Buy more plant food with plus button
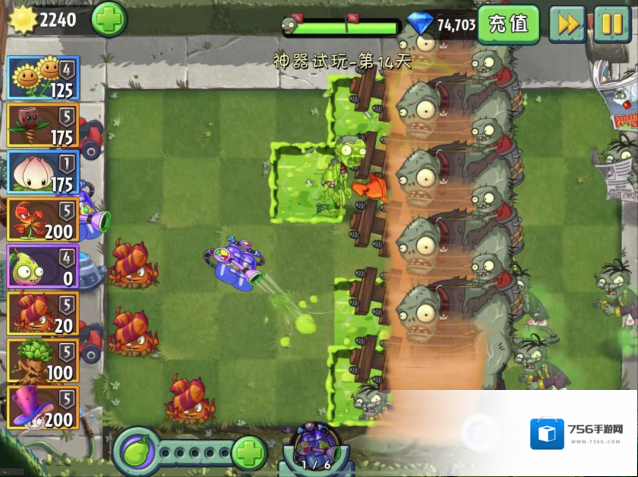 pos(249,453)
